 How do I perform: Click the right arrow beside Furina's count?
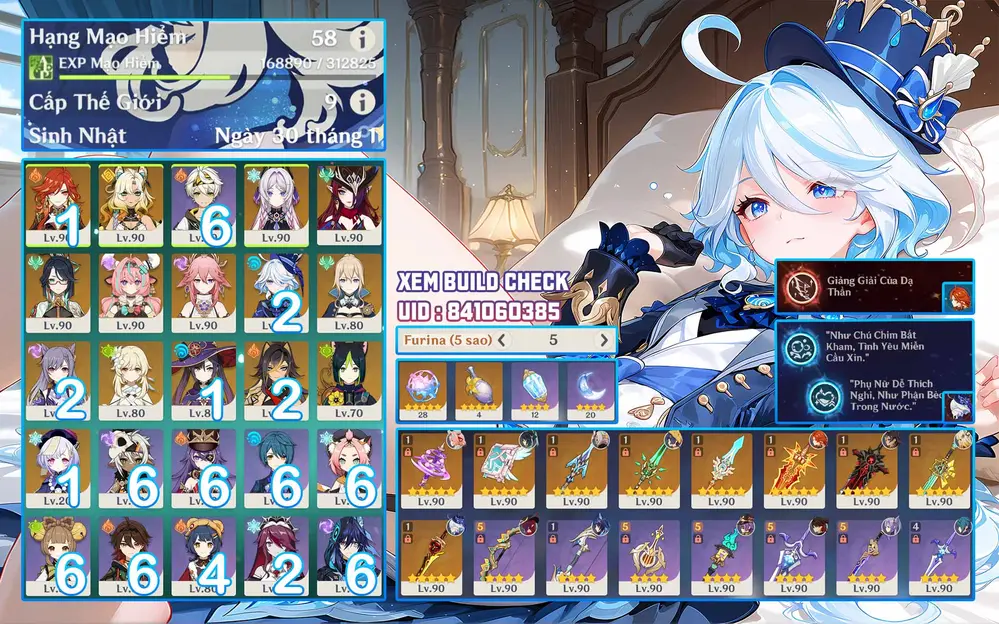[603, 340]
